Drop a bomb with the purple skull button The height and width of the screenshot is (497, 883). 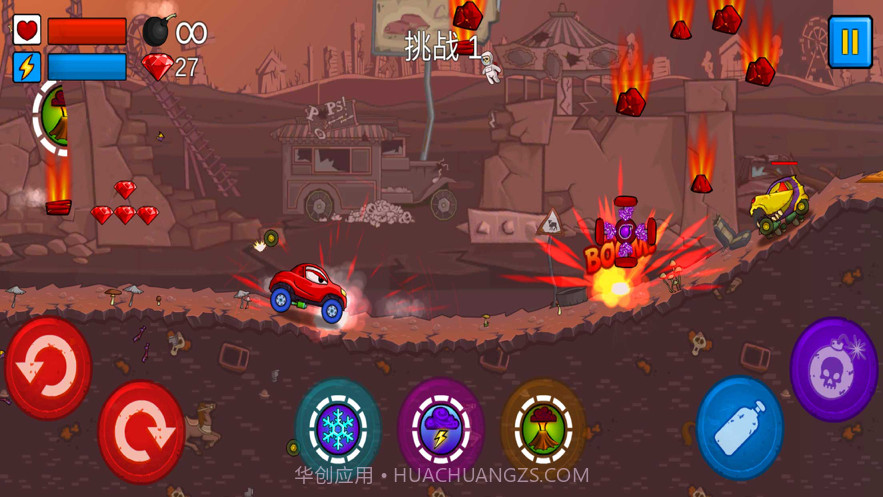(x=834, y=369)
